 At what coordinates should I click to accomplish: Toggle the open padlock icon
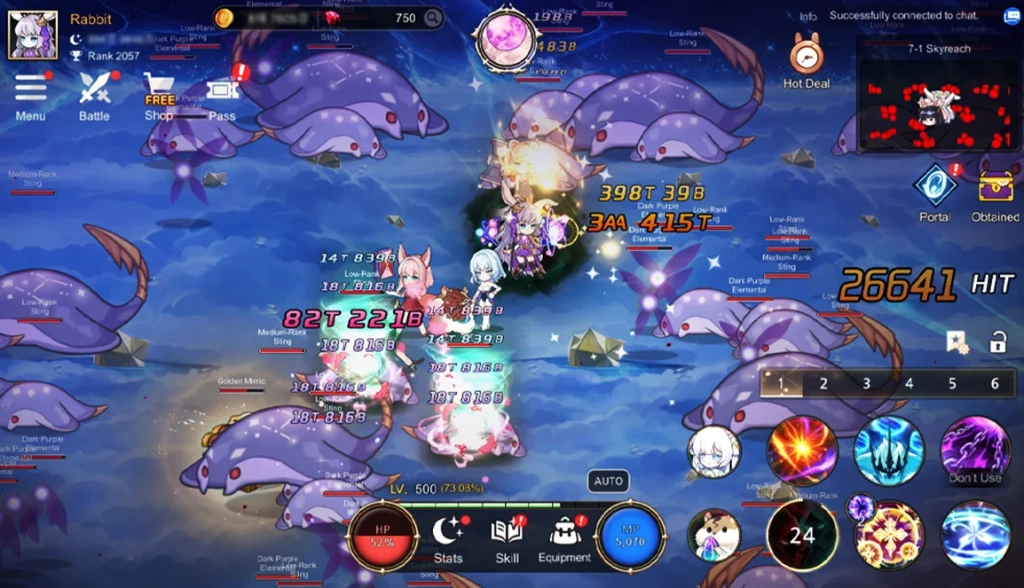click(x=997, y=343)
